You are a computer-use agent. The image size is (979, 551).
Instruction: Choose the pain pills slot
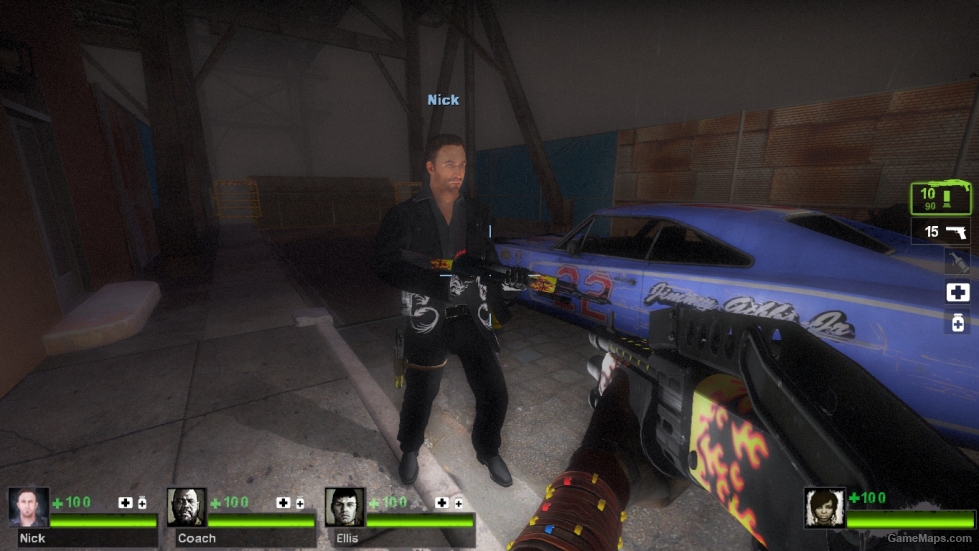click(x=957, y=322)
